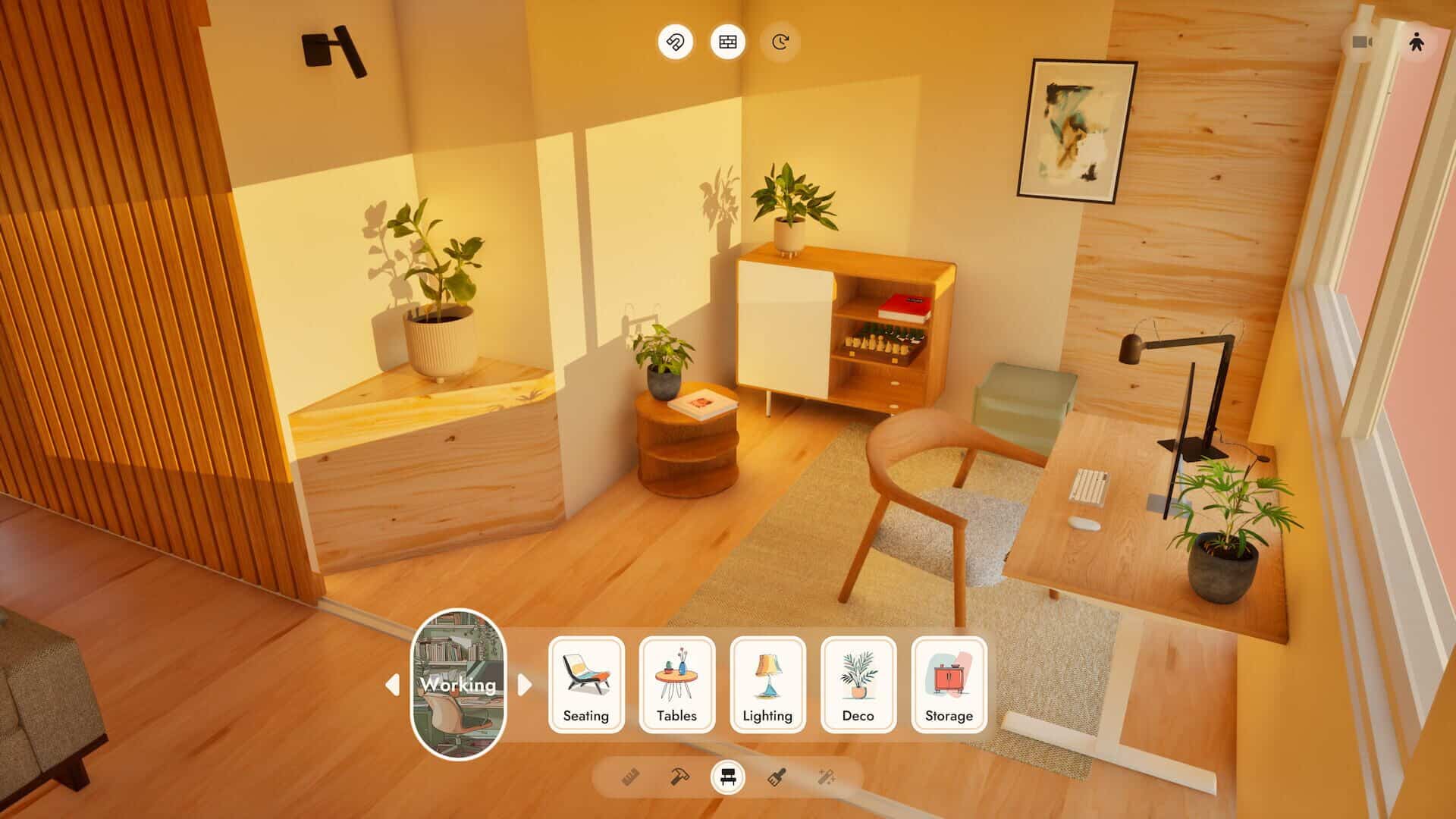Image resolution: width=1456 pixels, height=819 pixels.
Task: Select the paintbrush tool
Action: 777,777
